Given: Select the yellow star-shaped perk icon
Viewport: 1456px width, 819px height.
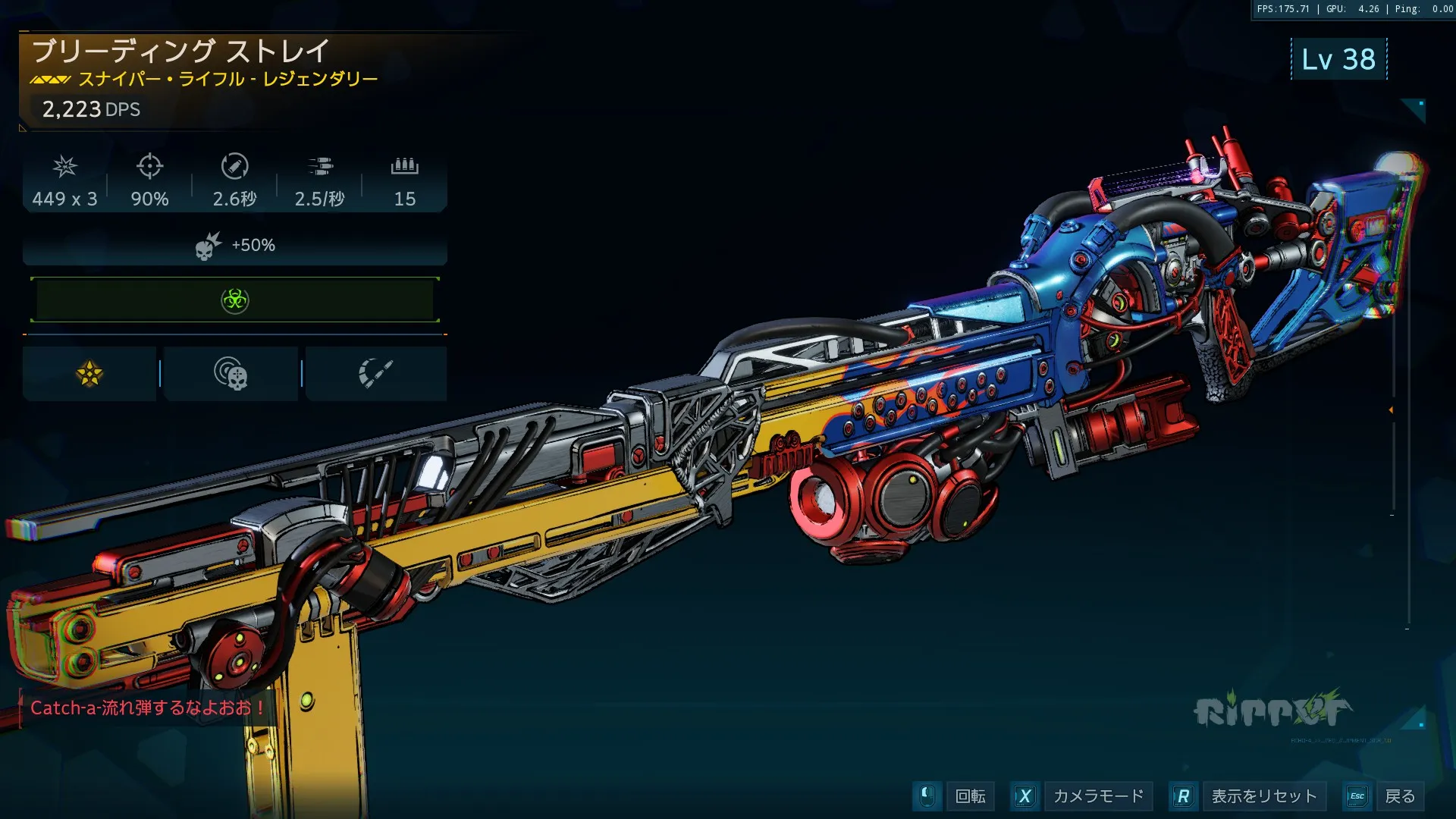Looking at the screenshot, I should tap(89, 374).
